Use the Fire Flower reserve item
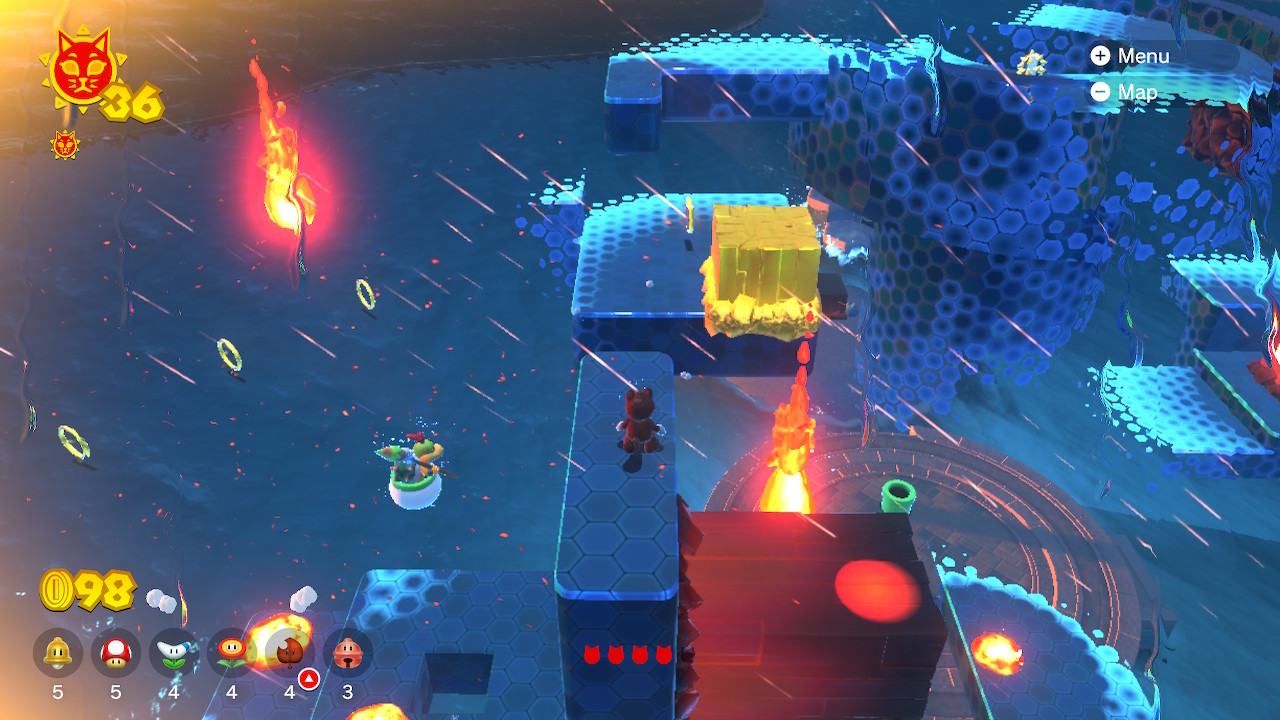Viewport: 1280px width, 720px height. pos(232,653)
